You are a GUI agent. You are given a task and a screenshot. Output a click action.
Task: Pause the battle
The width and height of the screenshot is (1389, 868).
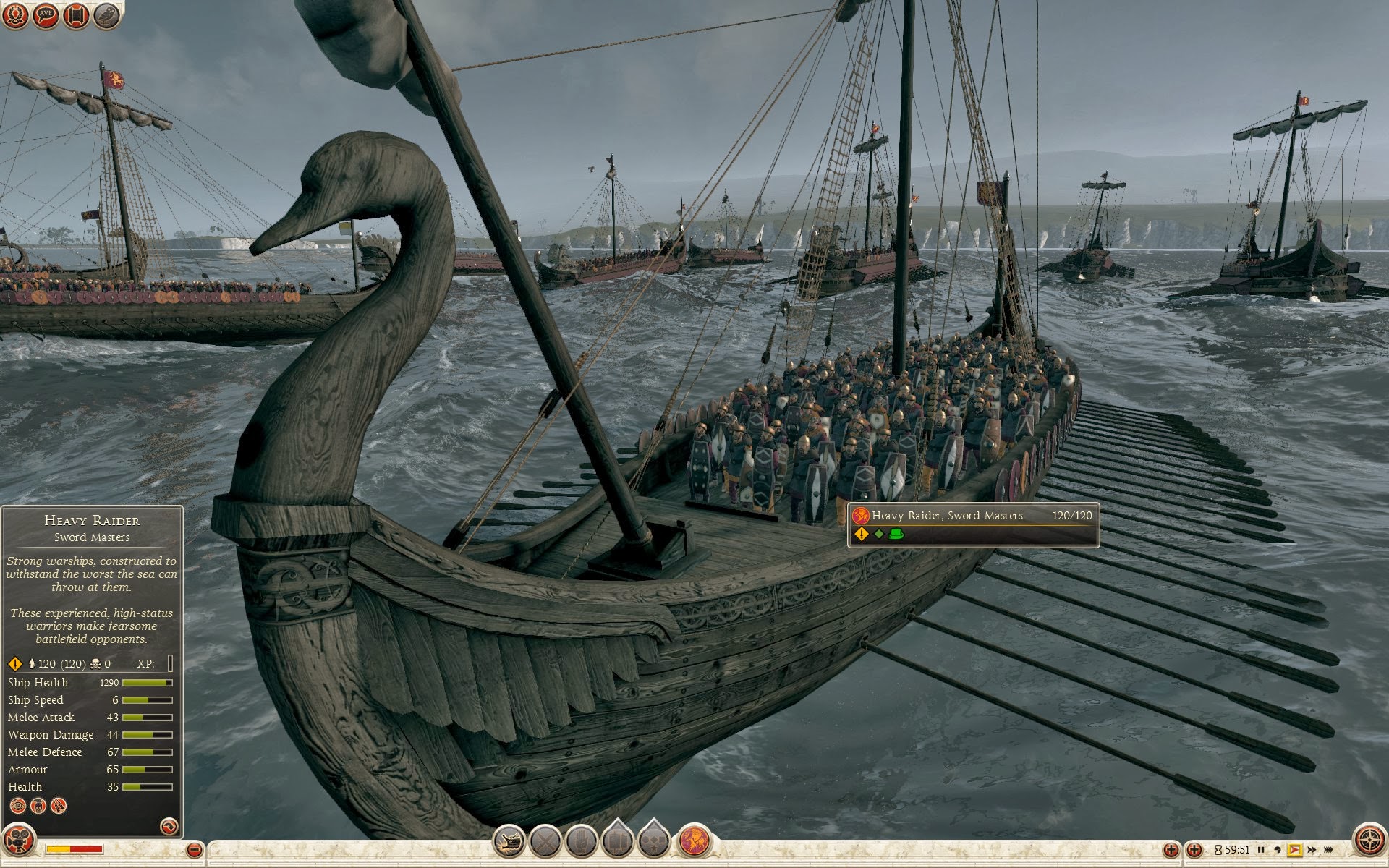(1261, 850)
